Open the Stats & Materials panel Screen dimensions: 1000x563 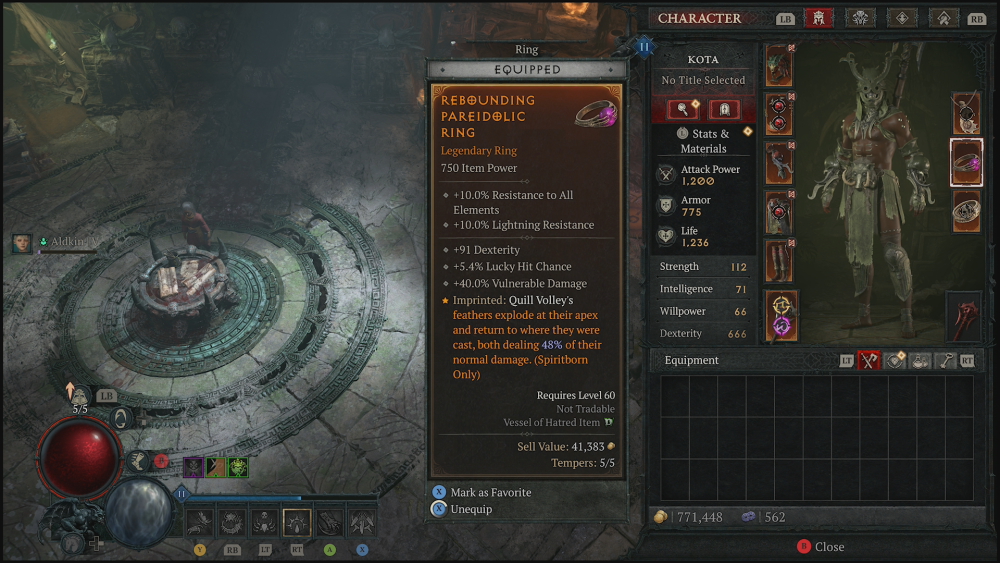[703, 141]
